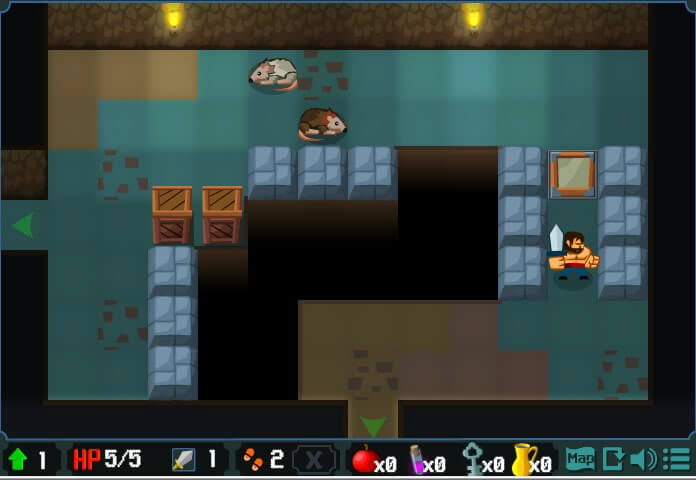The width and height of the screenshot is (696, 480).
Task: Open the list menu icon
Action: [676, 459]
